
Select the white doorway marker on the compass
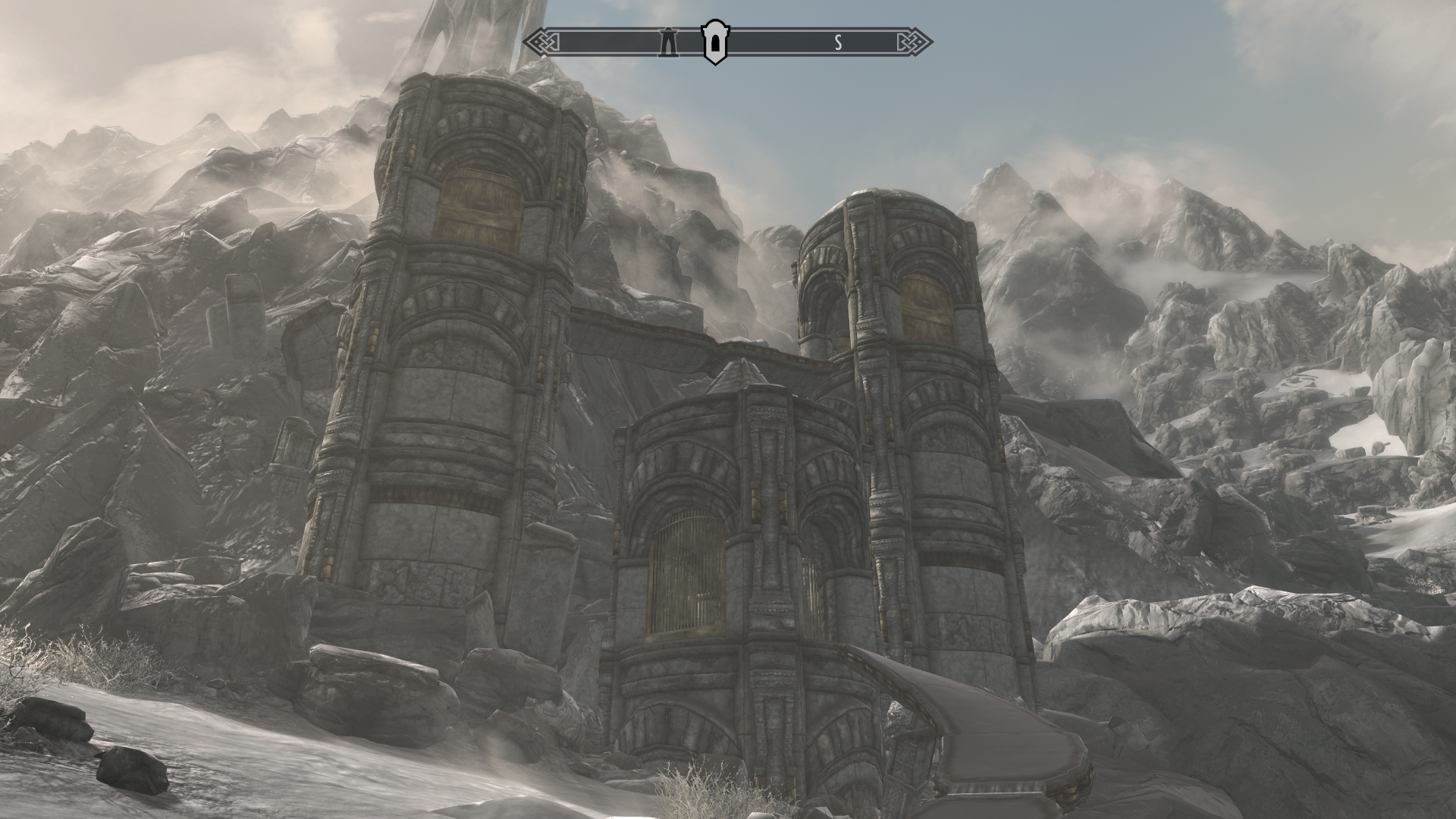[x=714, y=42]
